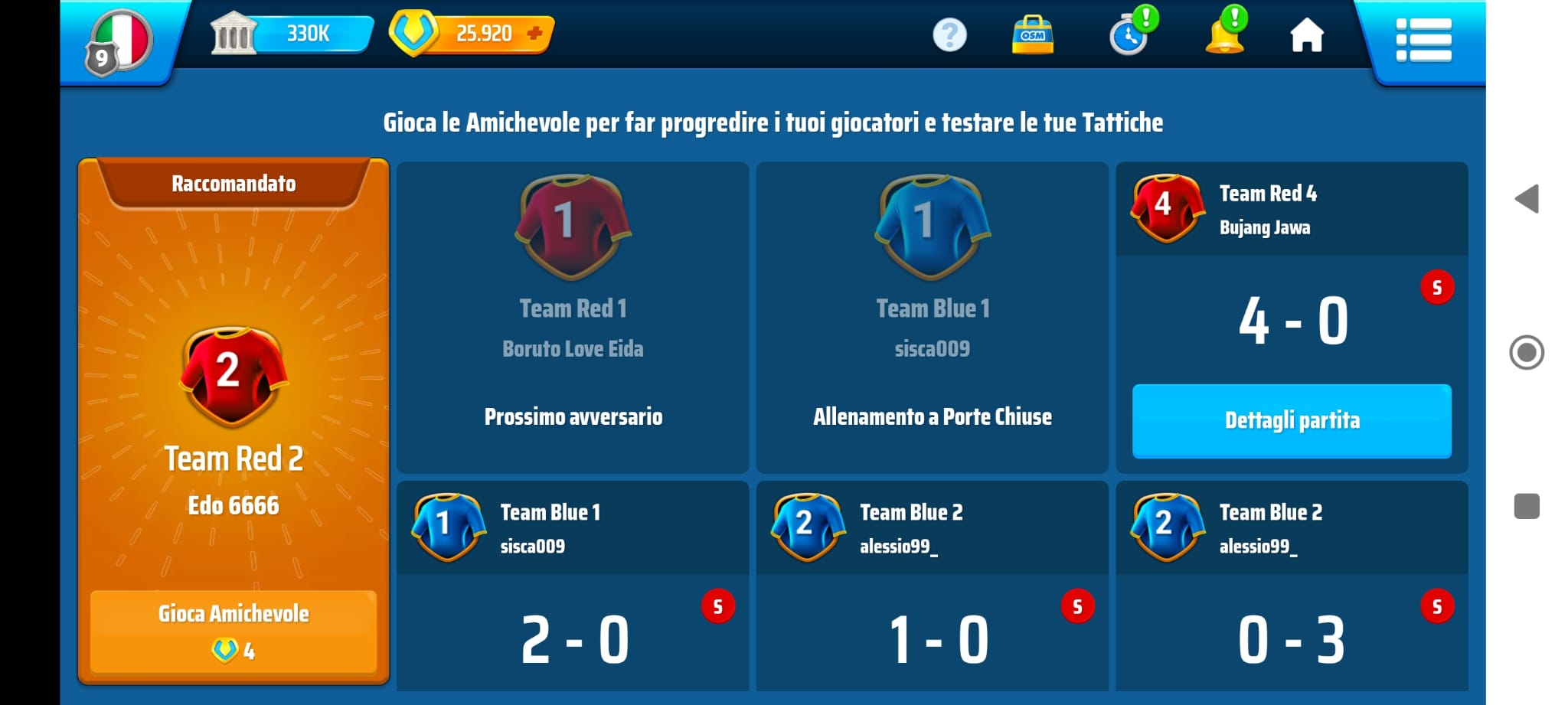The height and width of the screenshot is (705, 1568).
Task: Open the stopwatch timers icon
Action: tap(1129, 35)
